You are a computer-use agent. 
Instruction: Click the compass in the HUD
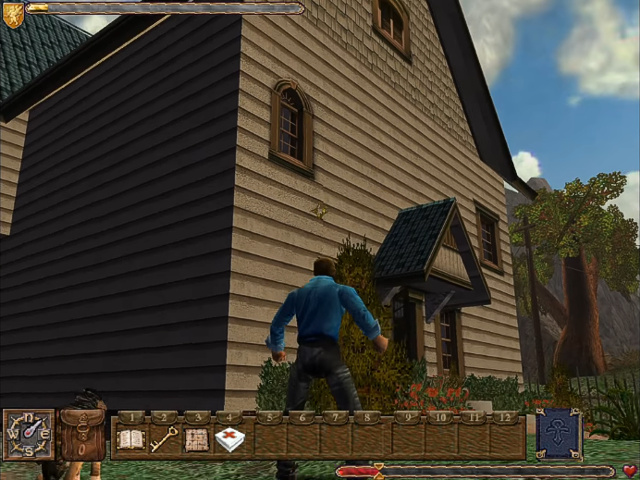point(28,434)
